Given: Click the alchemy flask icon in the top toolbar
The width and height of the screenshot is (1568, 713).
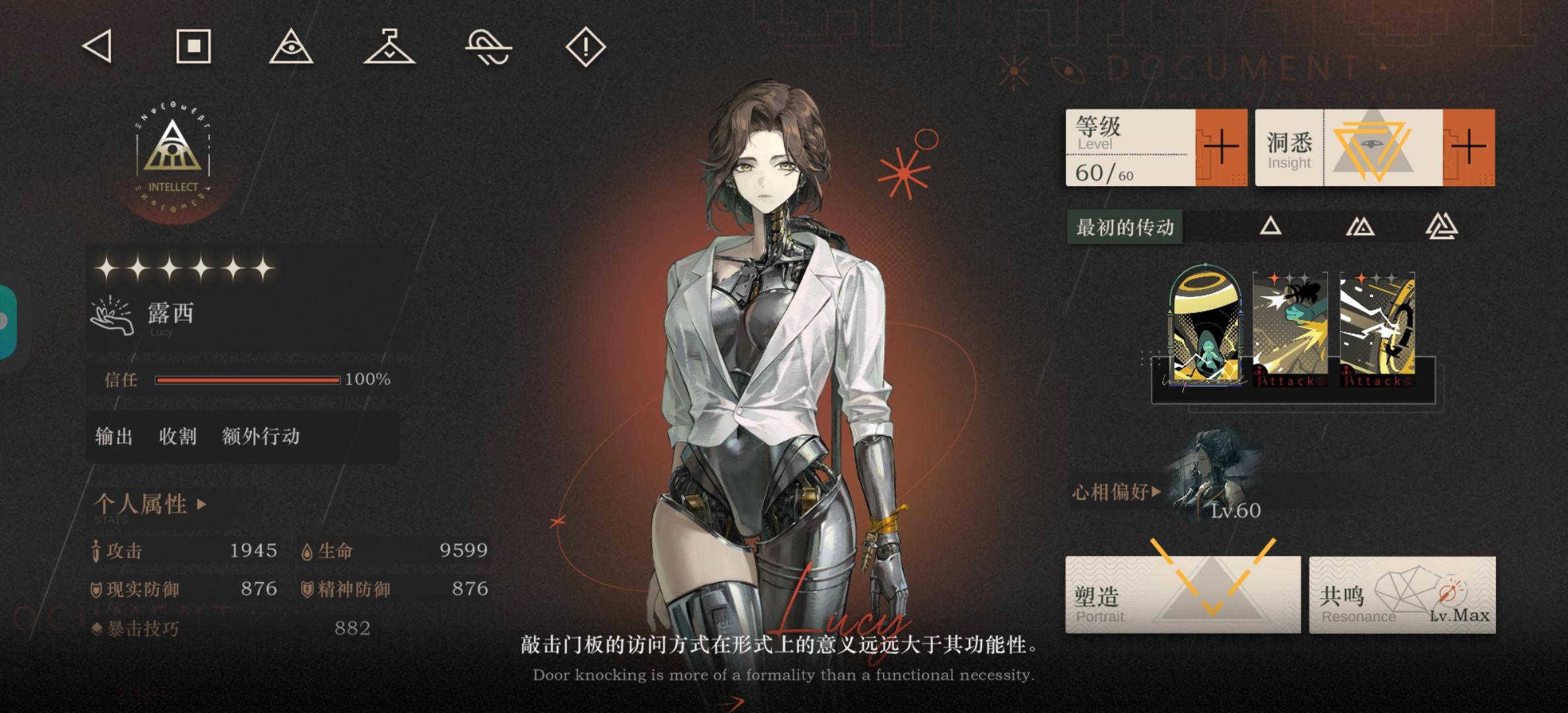Looking at the screenshot, I should pos(389,47).
